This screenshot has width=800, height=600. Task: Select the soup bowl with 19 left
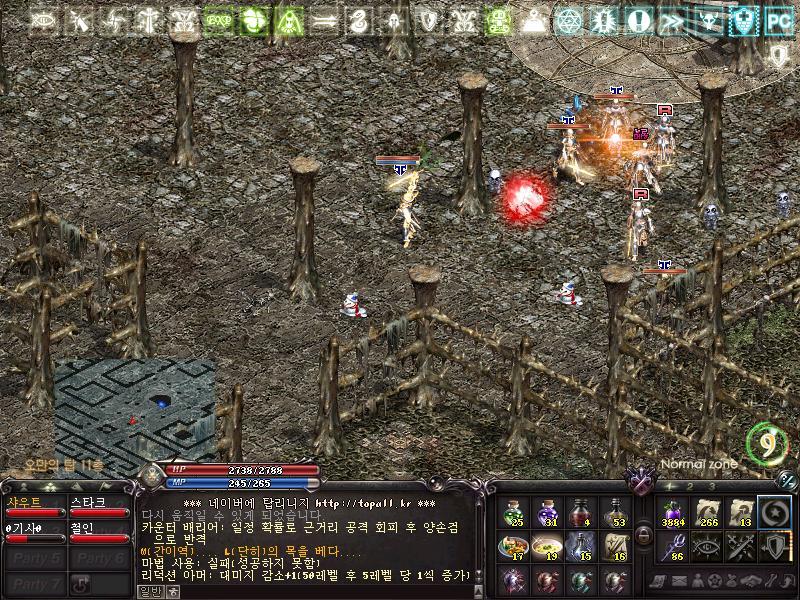[x=547, y=546]
